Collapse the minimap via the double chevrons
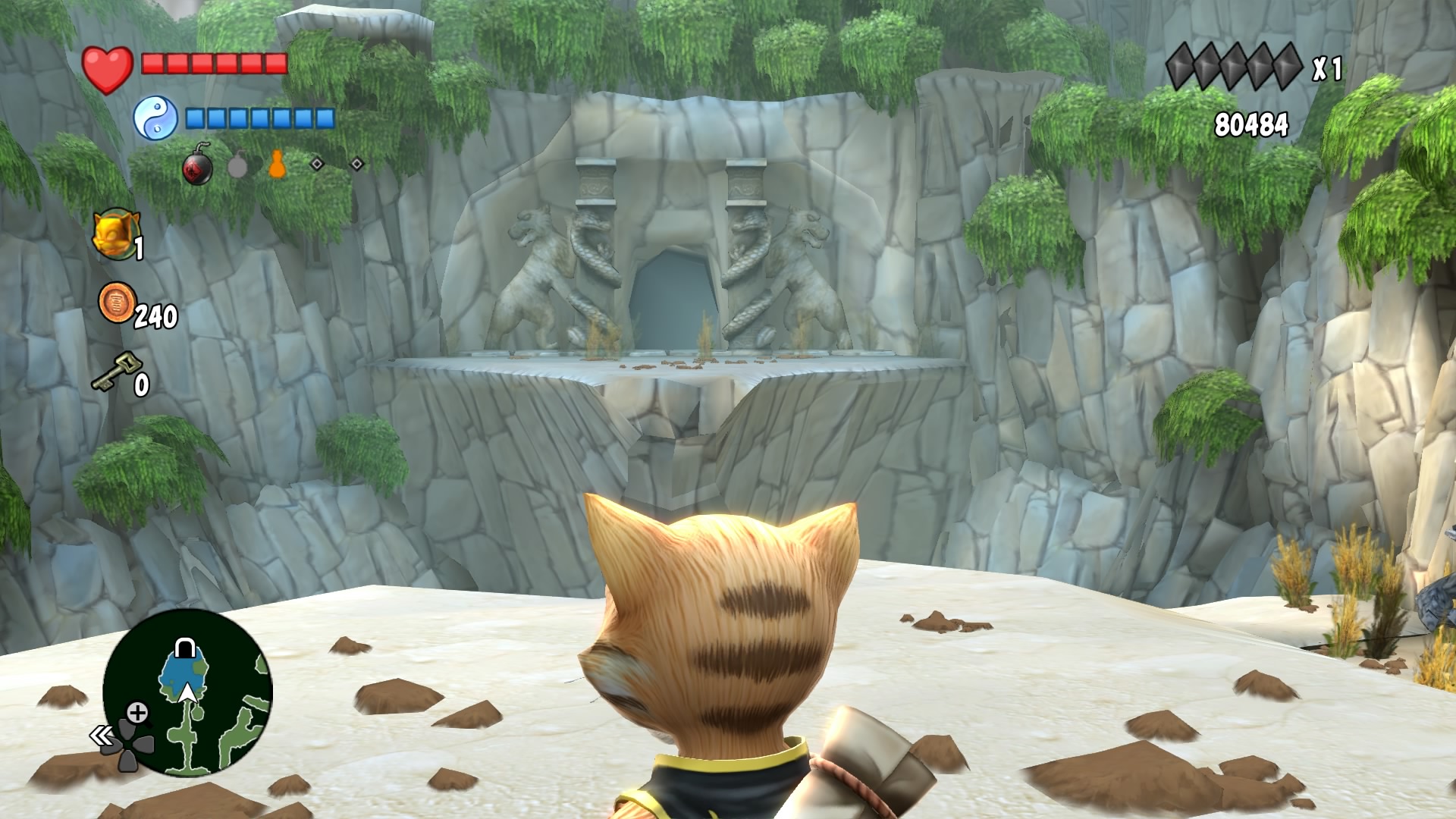 coord(102,735)
